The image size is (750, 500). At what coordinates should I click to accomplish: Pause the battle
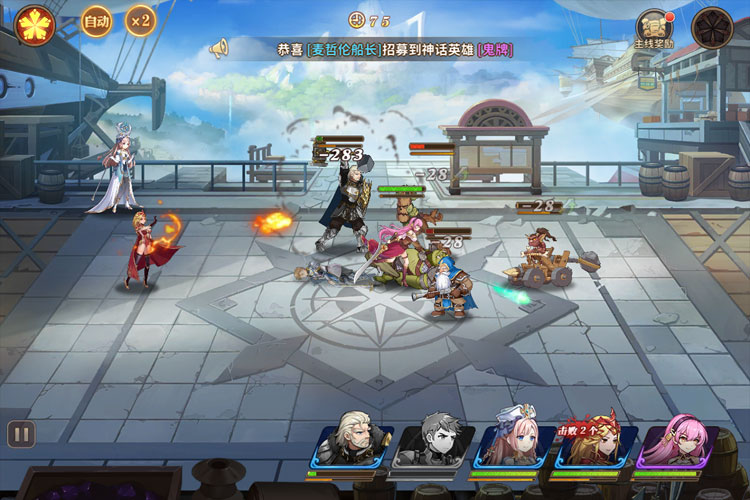click(21, 434)
